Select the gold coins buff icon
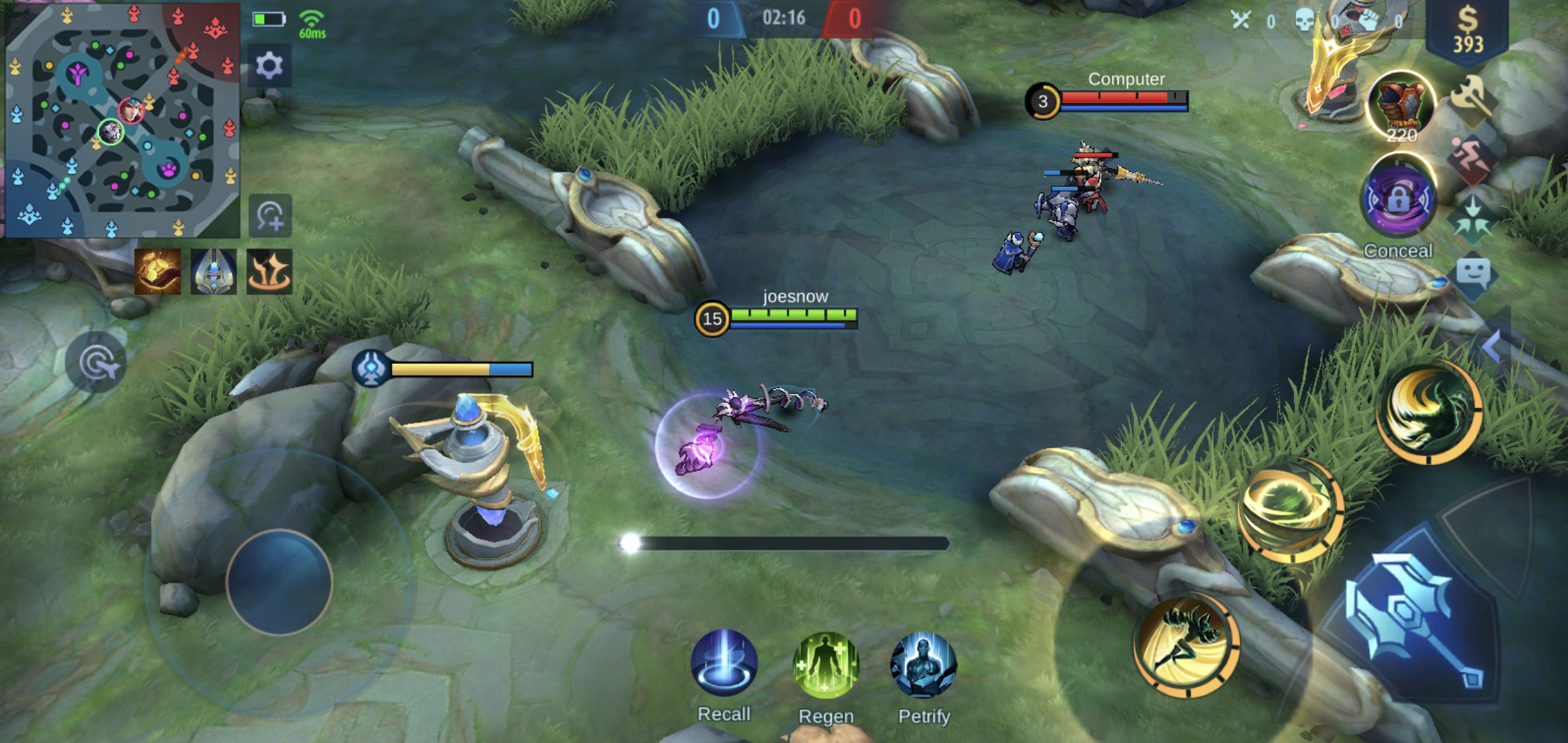 point(157,272)
